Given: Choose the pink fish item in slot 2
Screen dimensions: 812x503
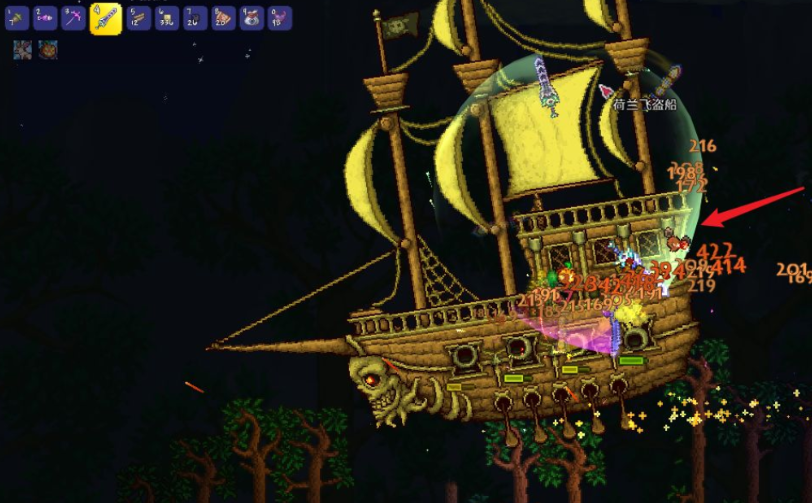Looking at the screenshot, I should click(46, 18).
